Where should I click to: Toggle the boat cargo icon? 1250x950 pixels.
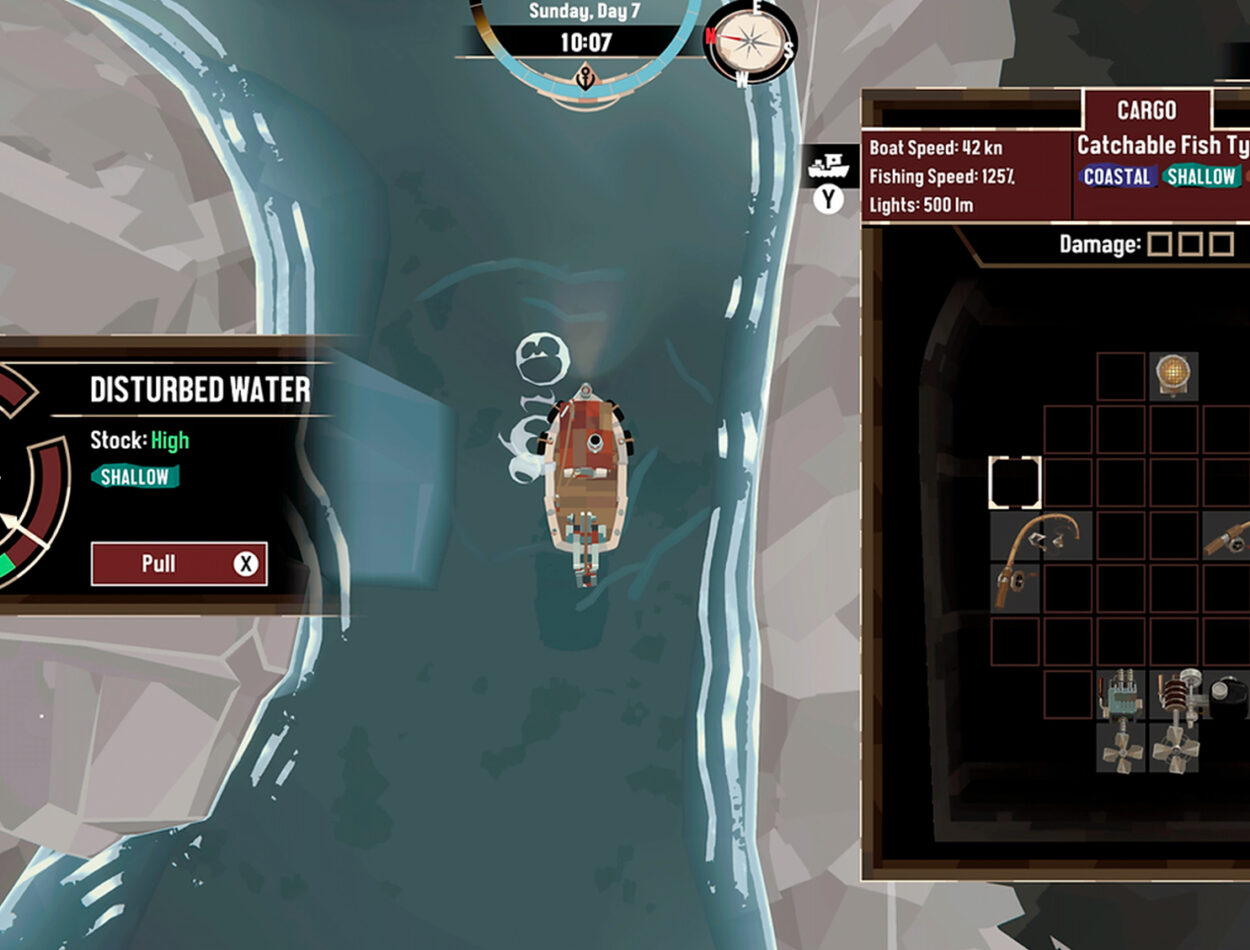click(828, 168)
